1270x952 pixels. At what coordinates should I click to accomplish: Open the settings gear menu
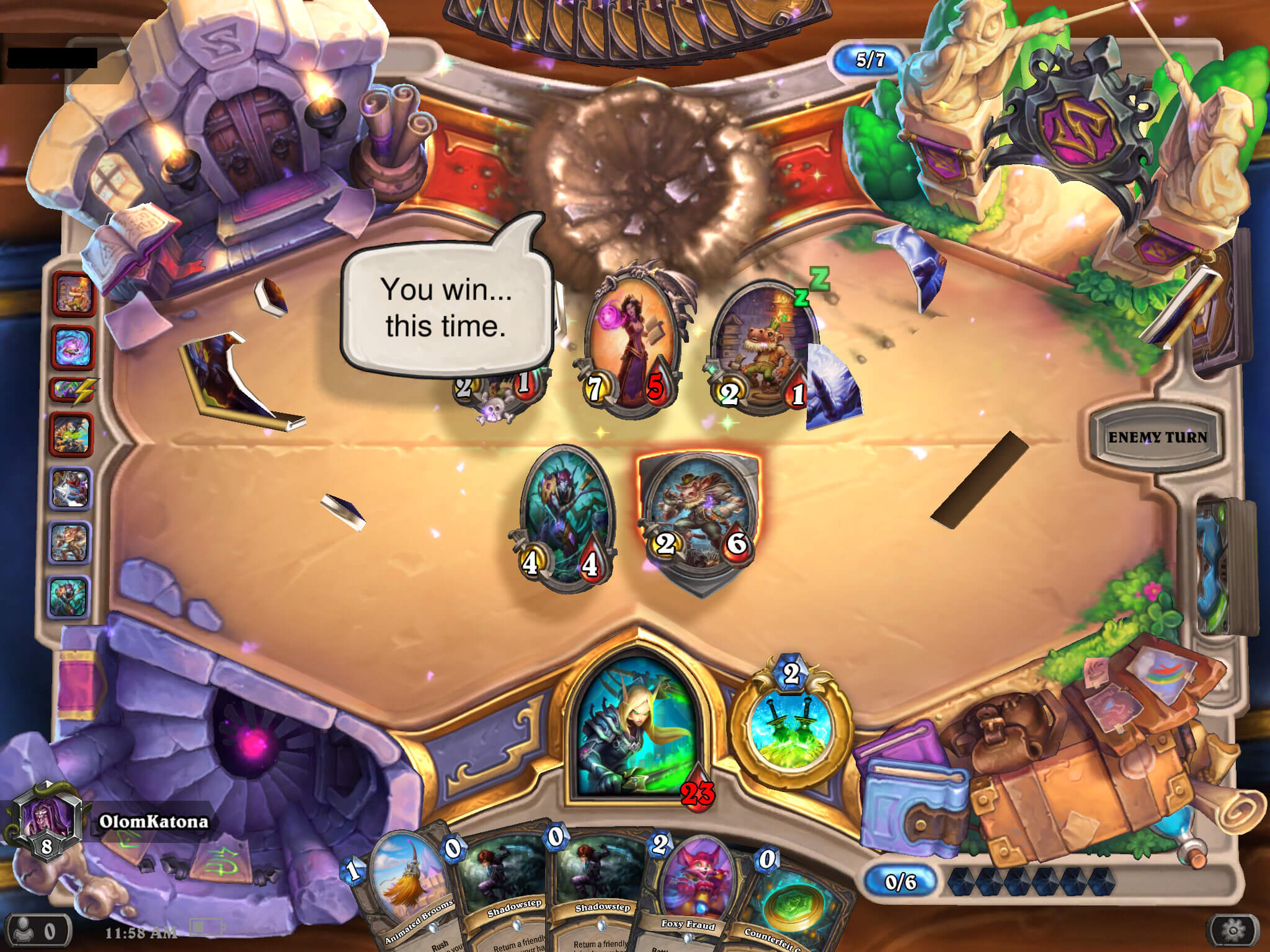[x=1232, y=929]
